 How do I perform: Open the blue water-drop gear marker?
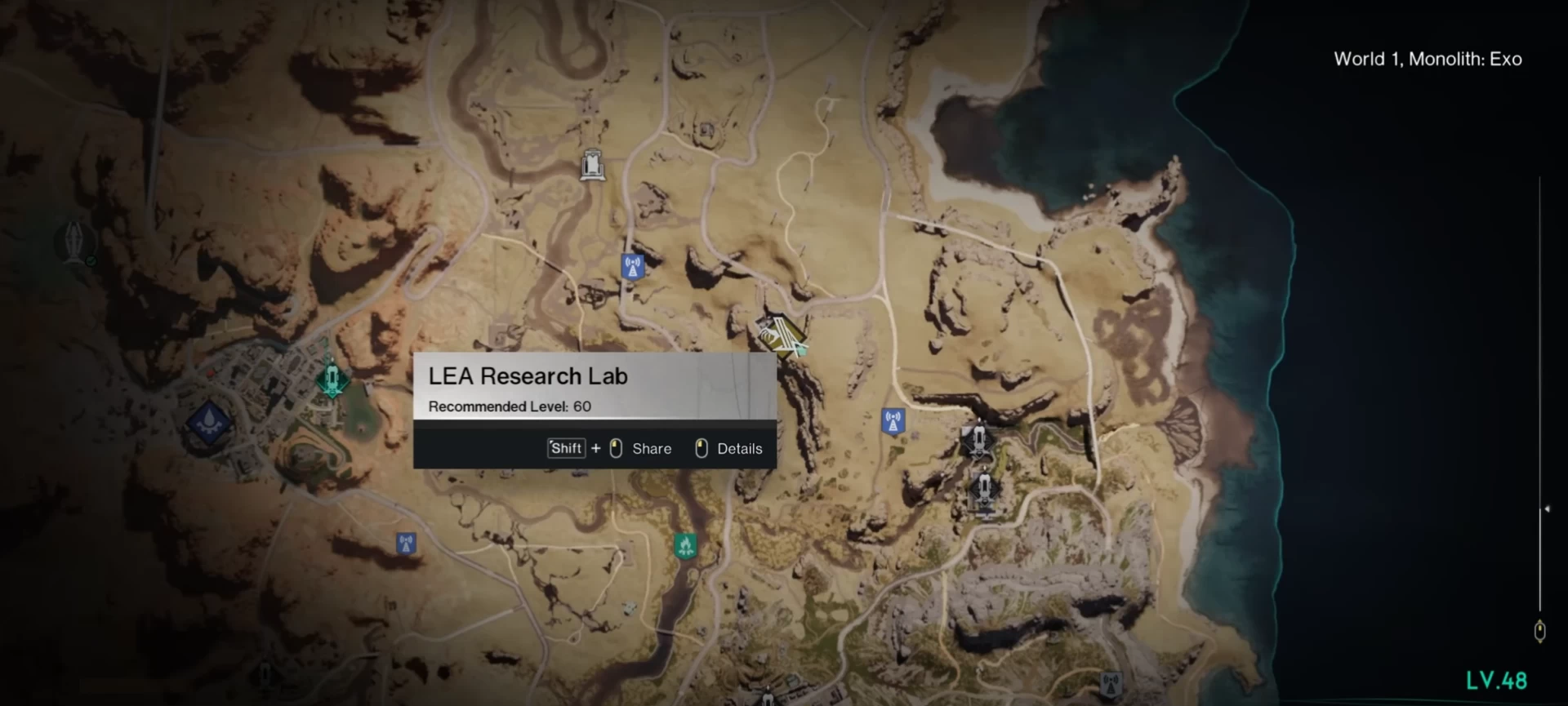point(209,422)
